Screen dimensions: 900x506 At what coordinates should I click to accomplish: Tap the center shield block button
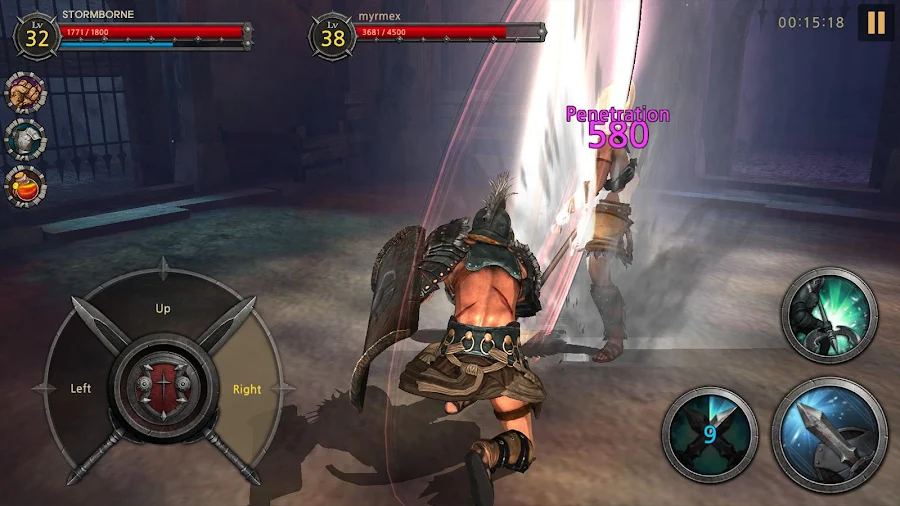(164, 387)
